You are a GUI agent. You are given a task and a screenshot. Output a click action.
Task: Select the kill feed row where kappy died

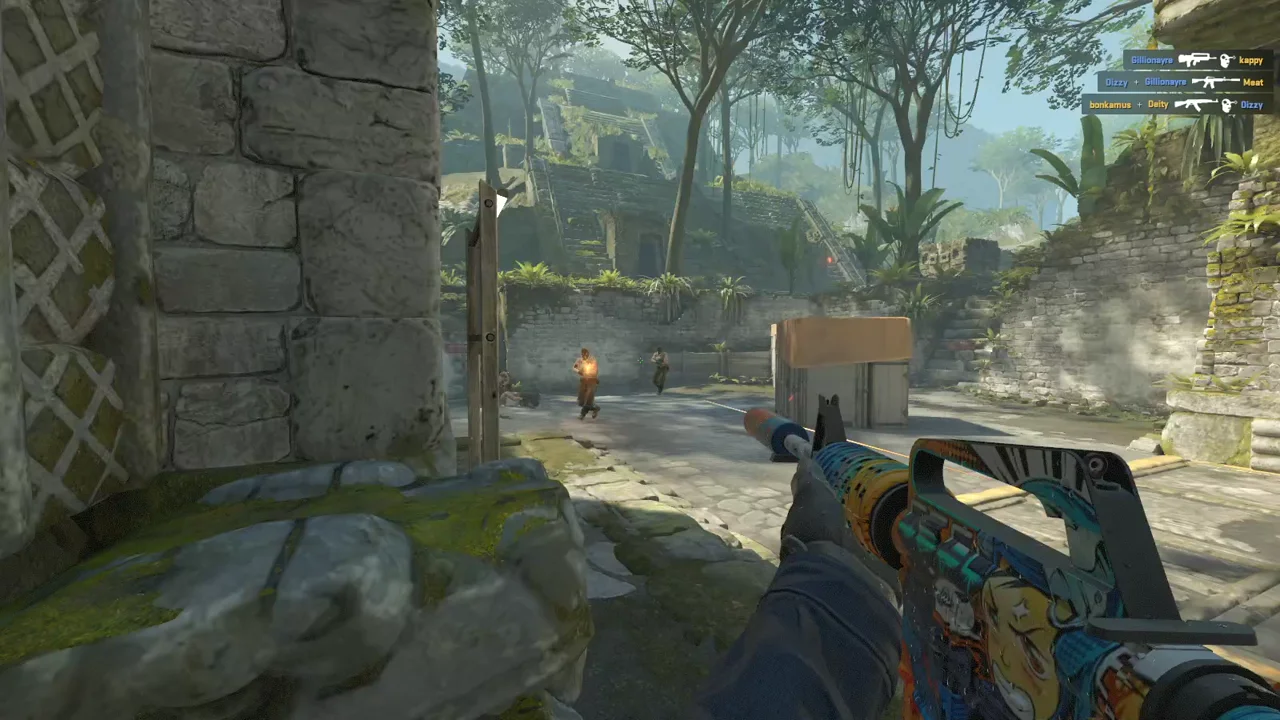[1197, 60]
